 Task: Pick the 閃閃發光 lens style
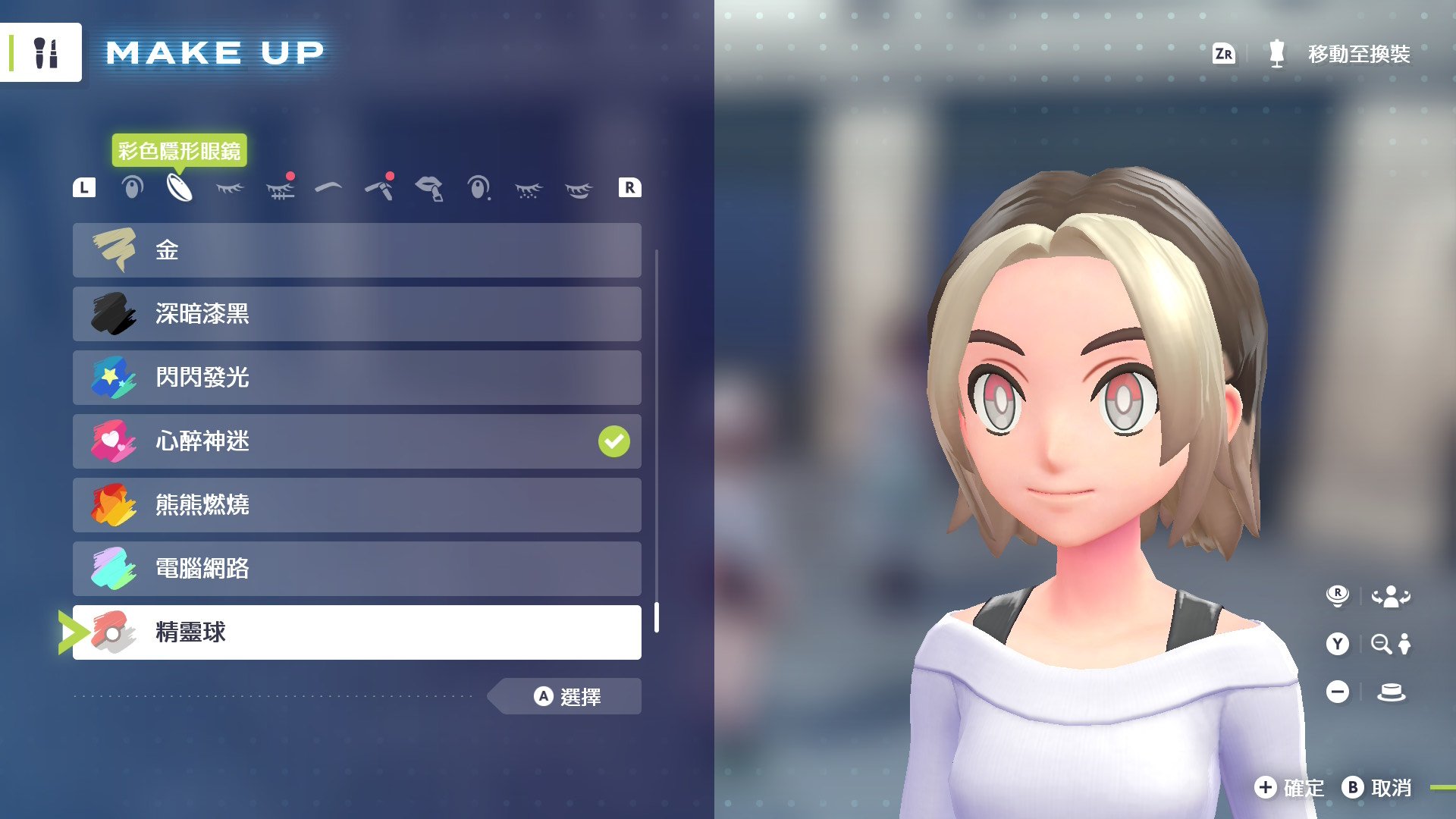tap(356, 378)
